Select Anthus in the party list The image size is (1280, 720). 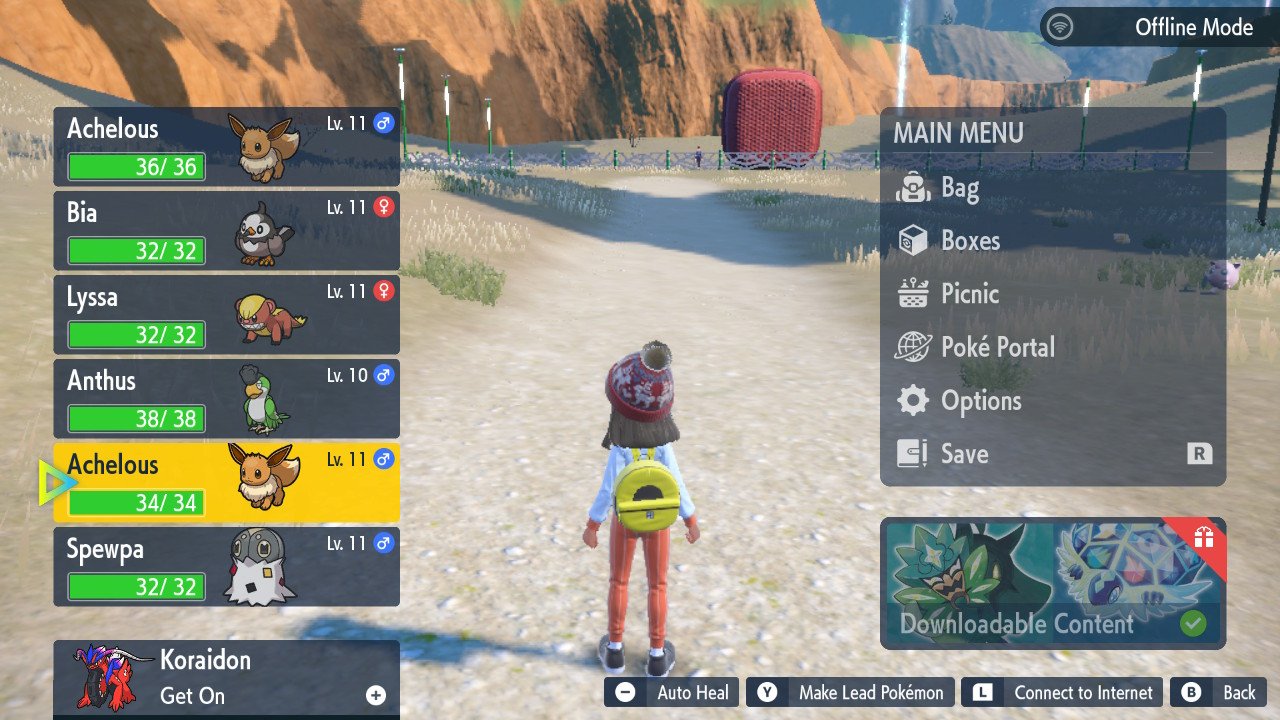point(226,399)
